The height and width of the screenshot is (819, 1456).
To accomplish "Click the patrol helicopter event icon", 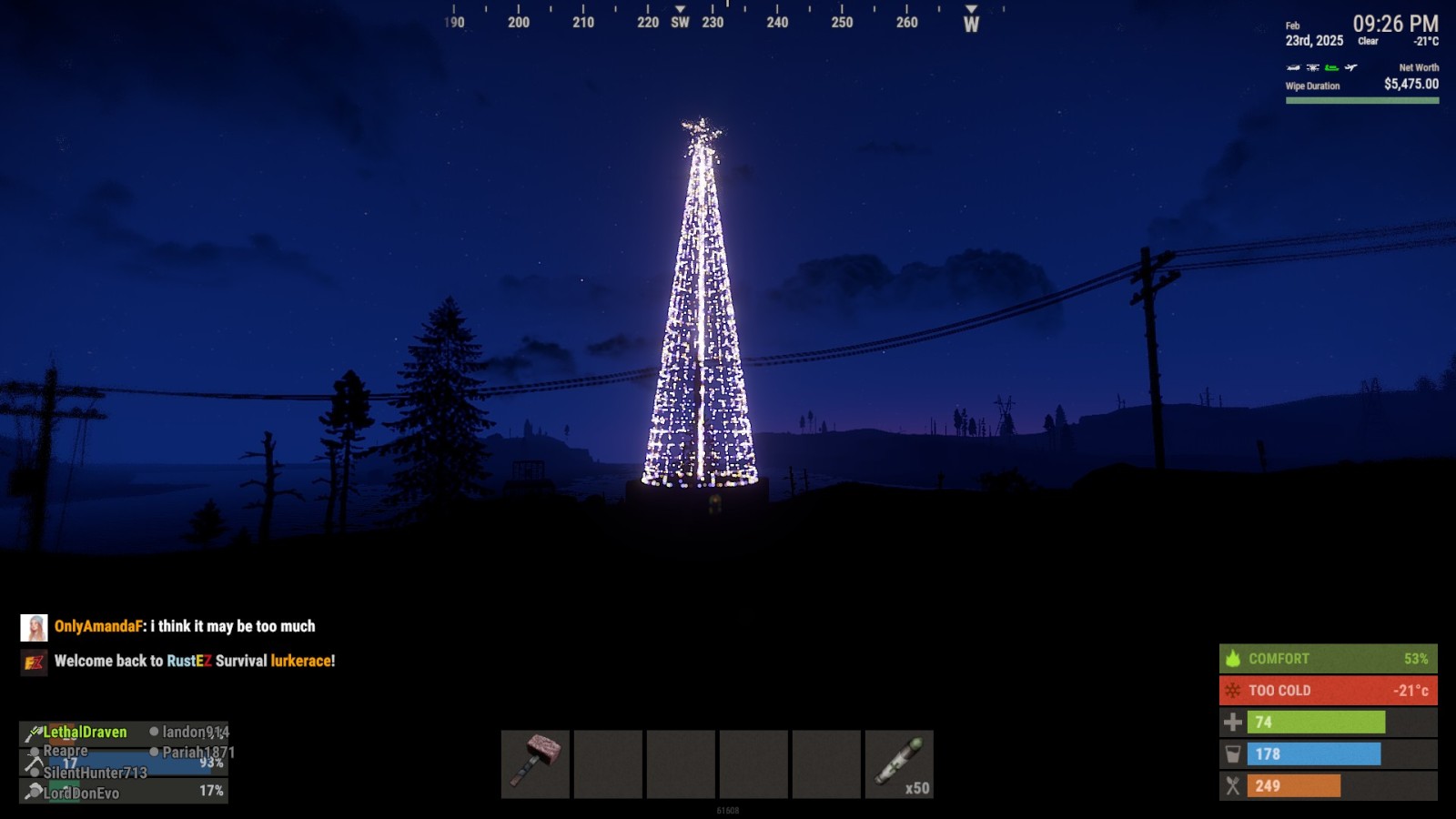I will click(x=1293, y=67).
